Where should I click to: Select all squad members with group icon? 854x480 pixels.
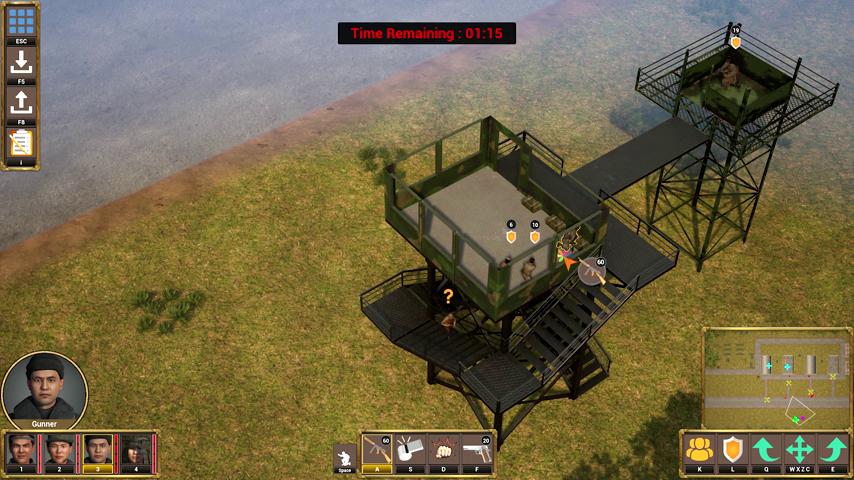tap(700, 449)
